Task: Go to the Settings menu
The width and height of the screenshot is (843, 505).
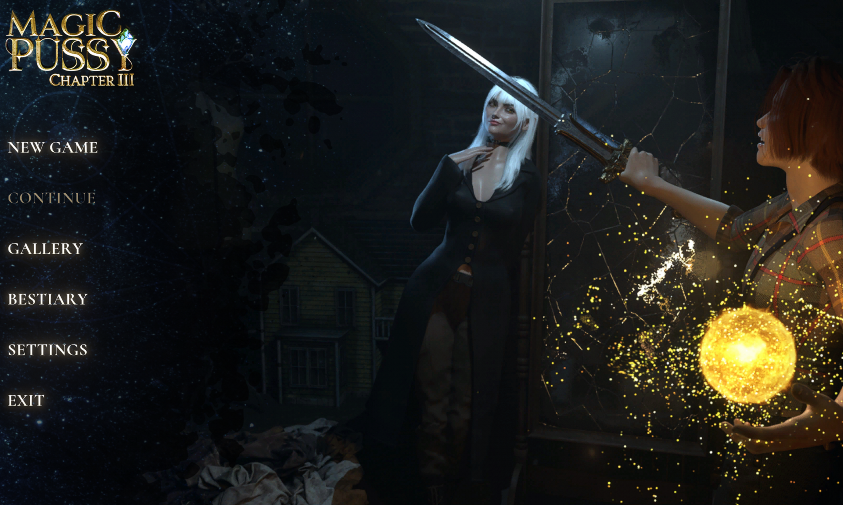Action: (48, 350)
